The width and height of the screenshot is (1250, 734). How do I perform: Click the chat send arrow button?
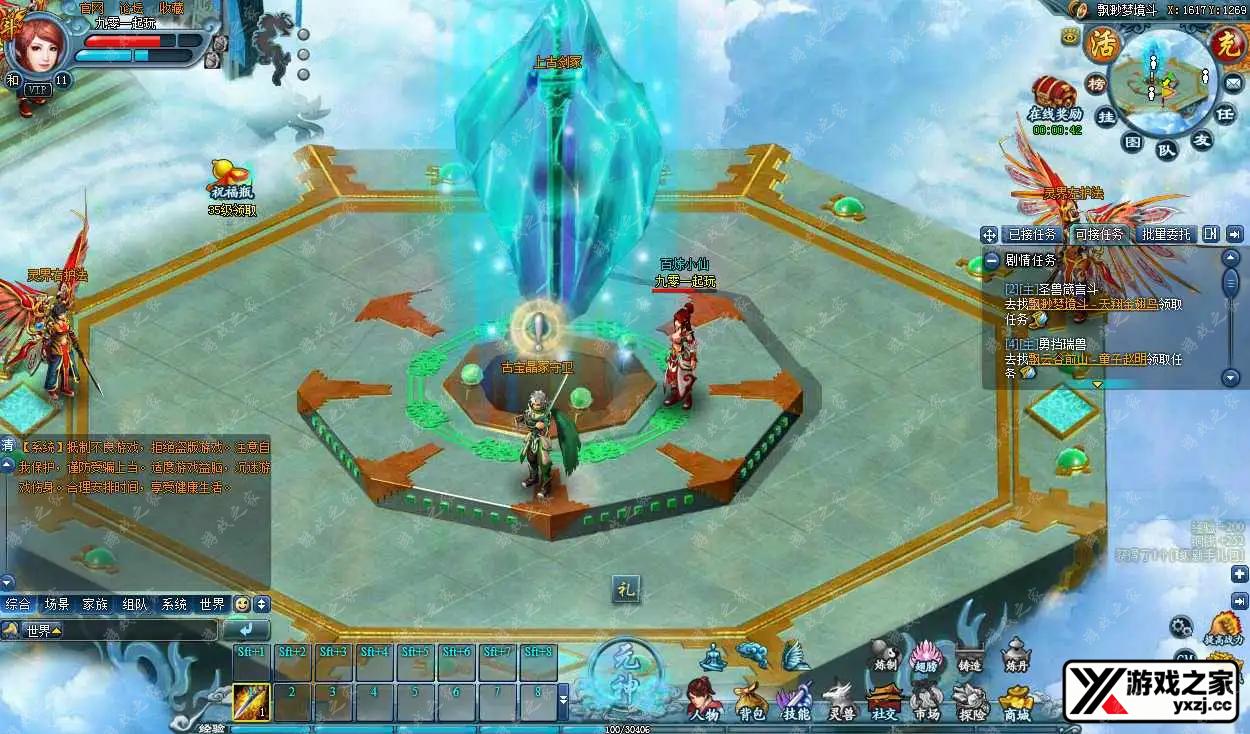coord(246,630)
